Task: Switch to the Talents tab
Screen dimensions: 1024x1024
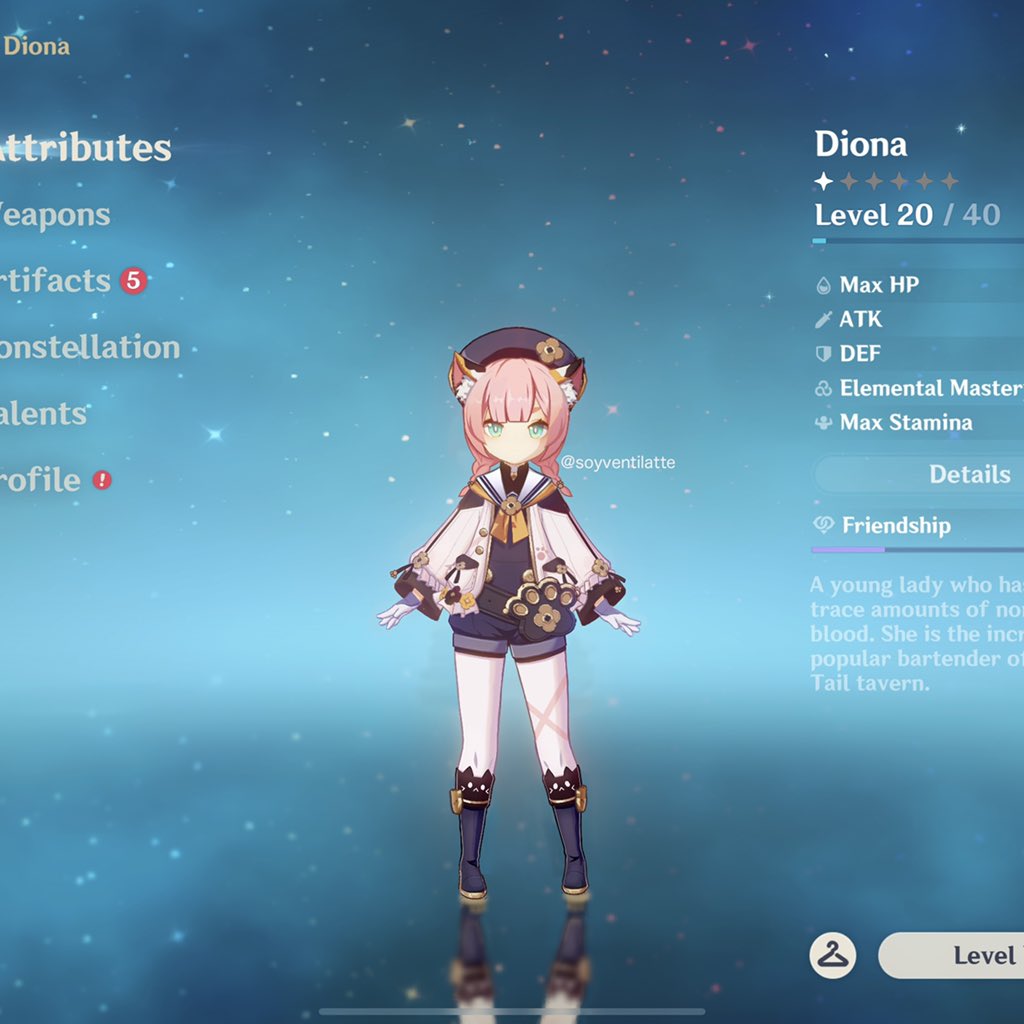Action: 44,413
